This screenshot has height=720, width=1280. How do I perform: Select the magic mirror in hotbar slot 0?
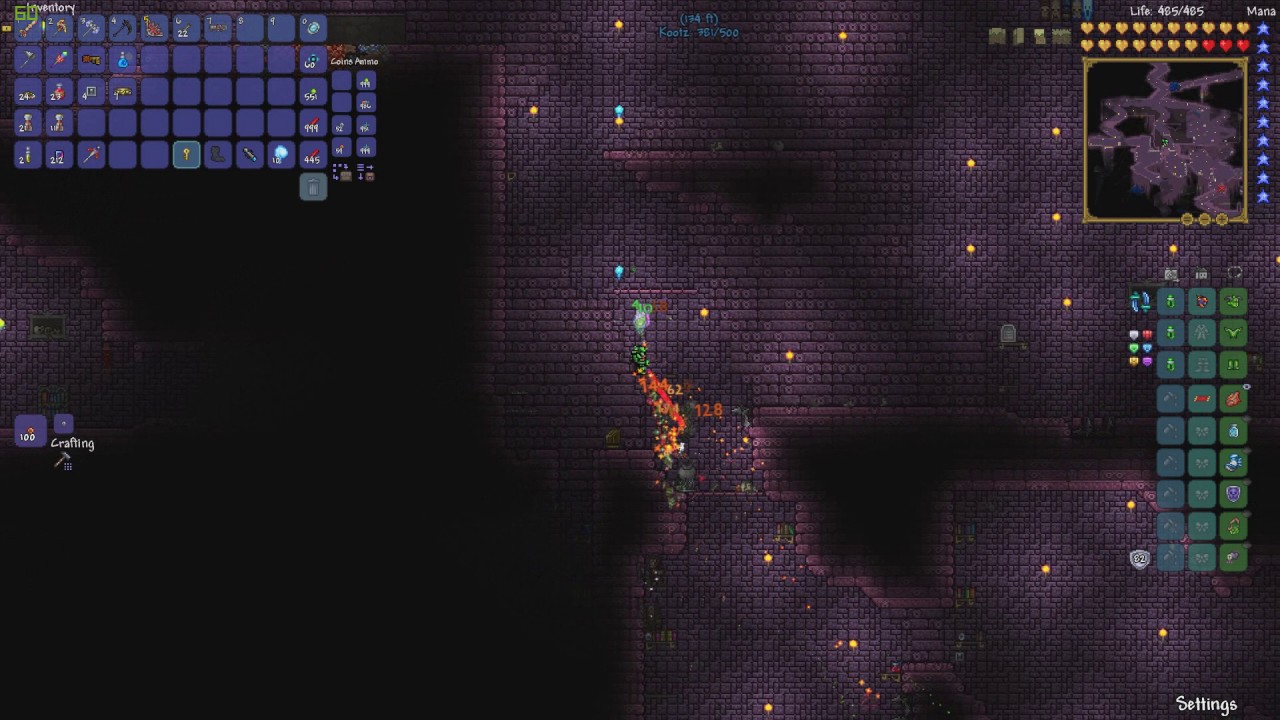coord(313,28)
